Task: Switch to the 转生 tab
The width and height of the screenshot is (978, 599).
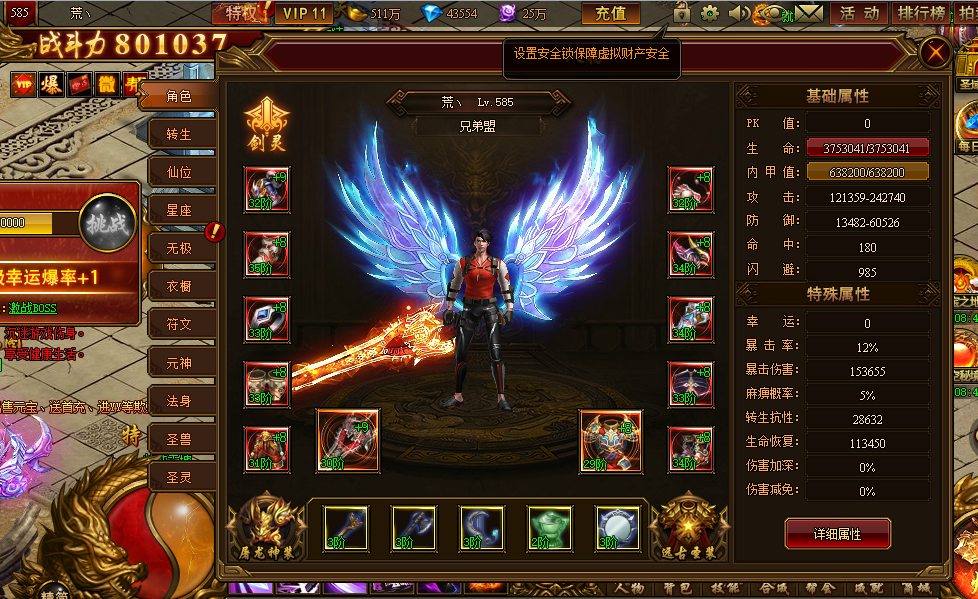Action: click(179, 134)
